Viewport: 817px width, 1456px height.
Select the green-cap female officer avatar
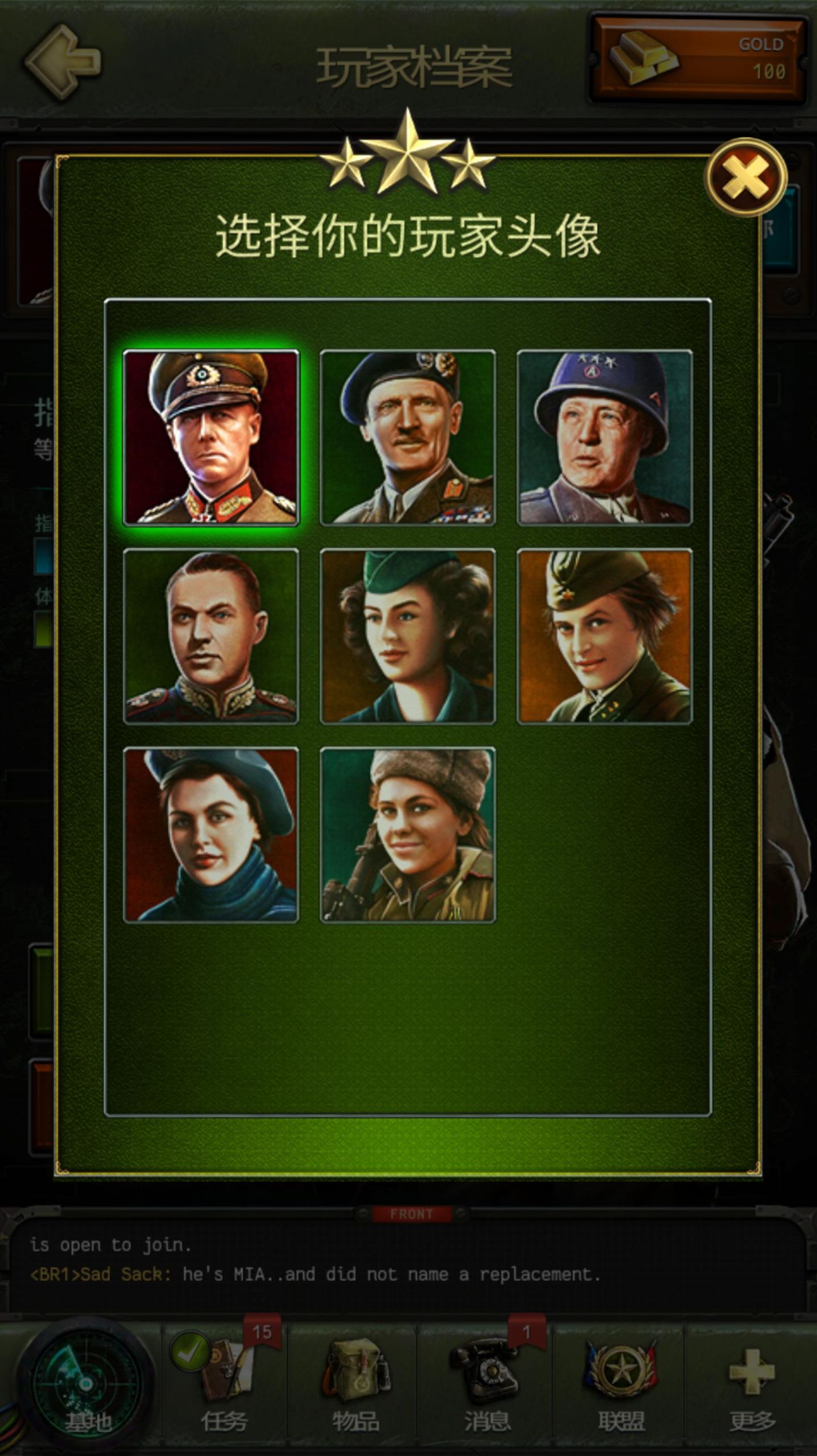(x=408, y=636)
